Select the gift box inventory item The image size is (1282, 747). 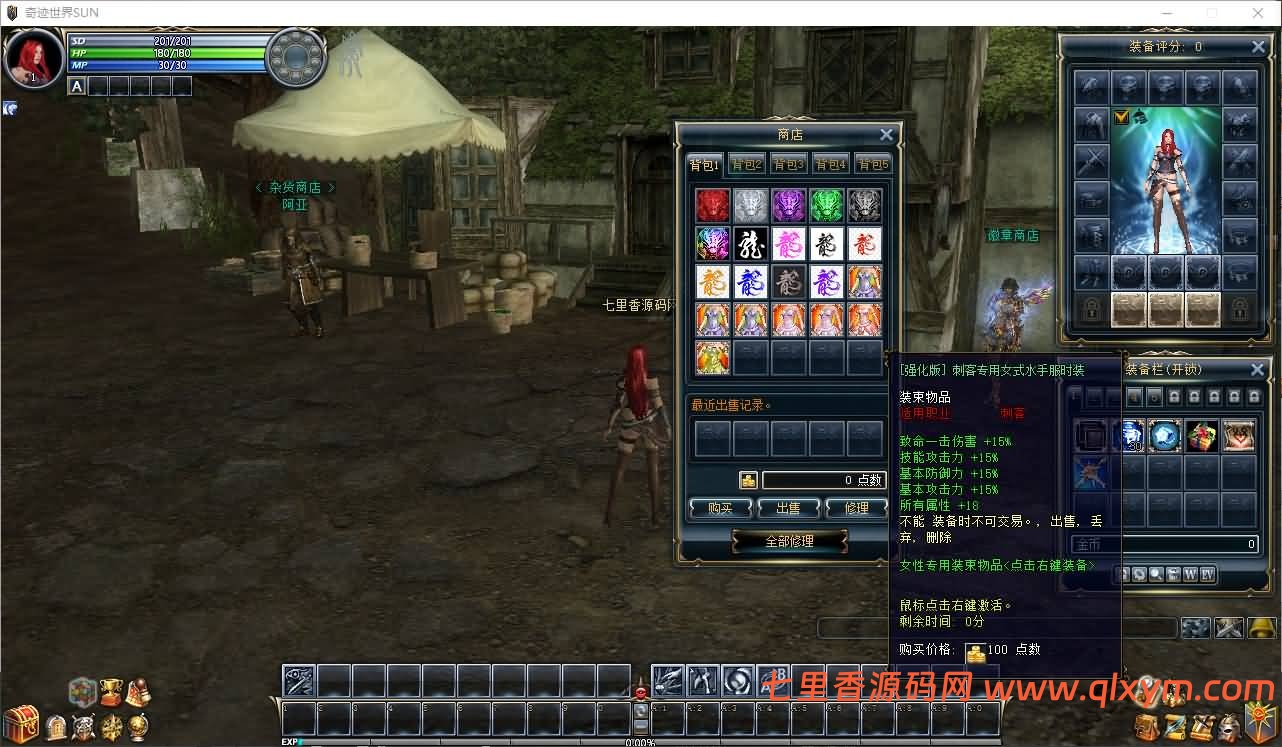(x=1202, y=436)
